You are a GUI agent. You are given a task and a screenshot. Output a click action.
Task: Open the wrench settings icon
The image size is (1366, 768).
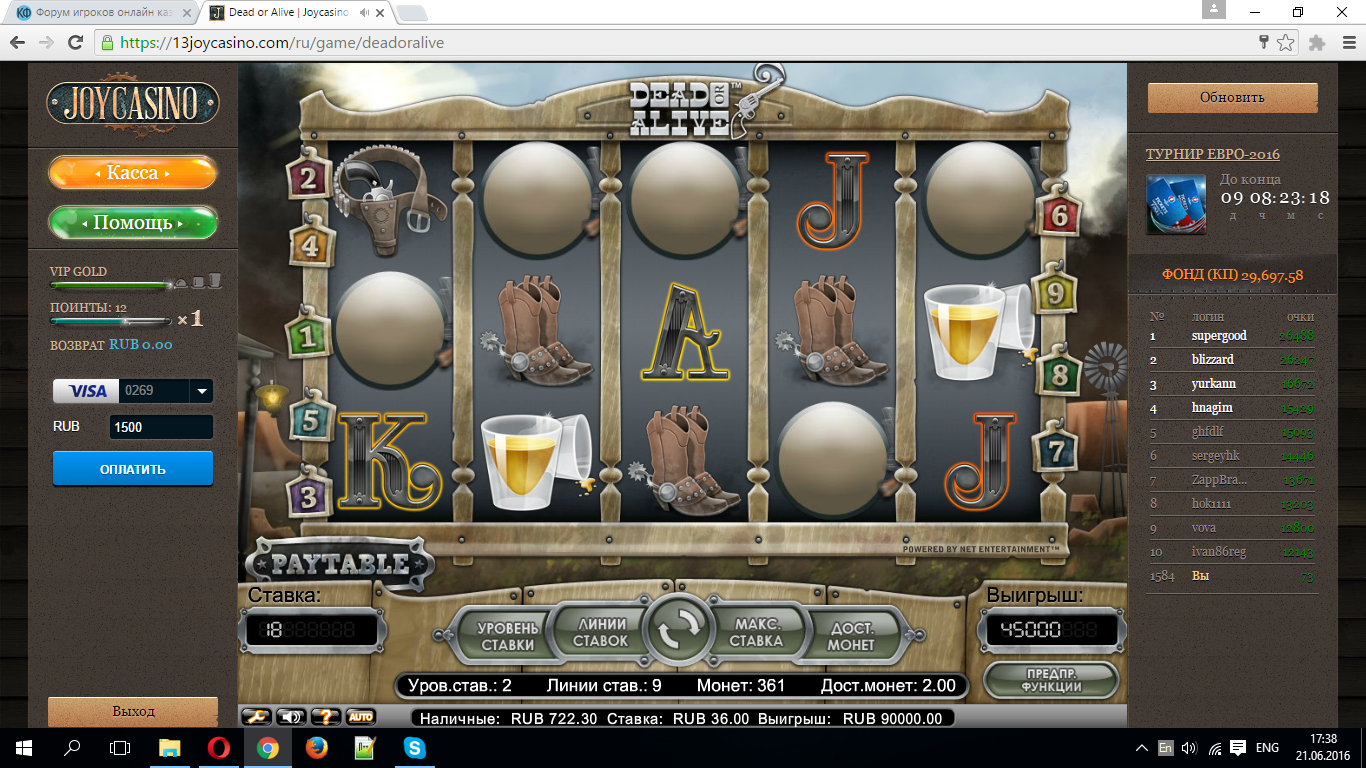click(257, 716)
